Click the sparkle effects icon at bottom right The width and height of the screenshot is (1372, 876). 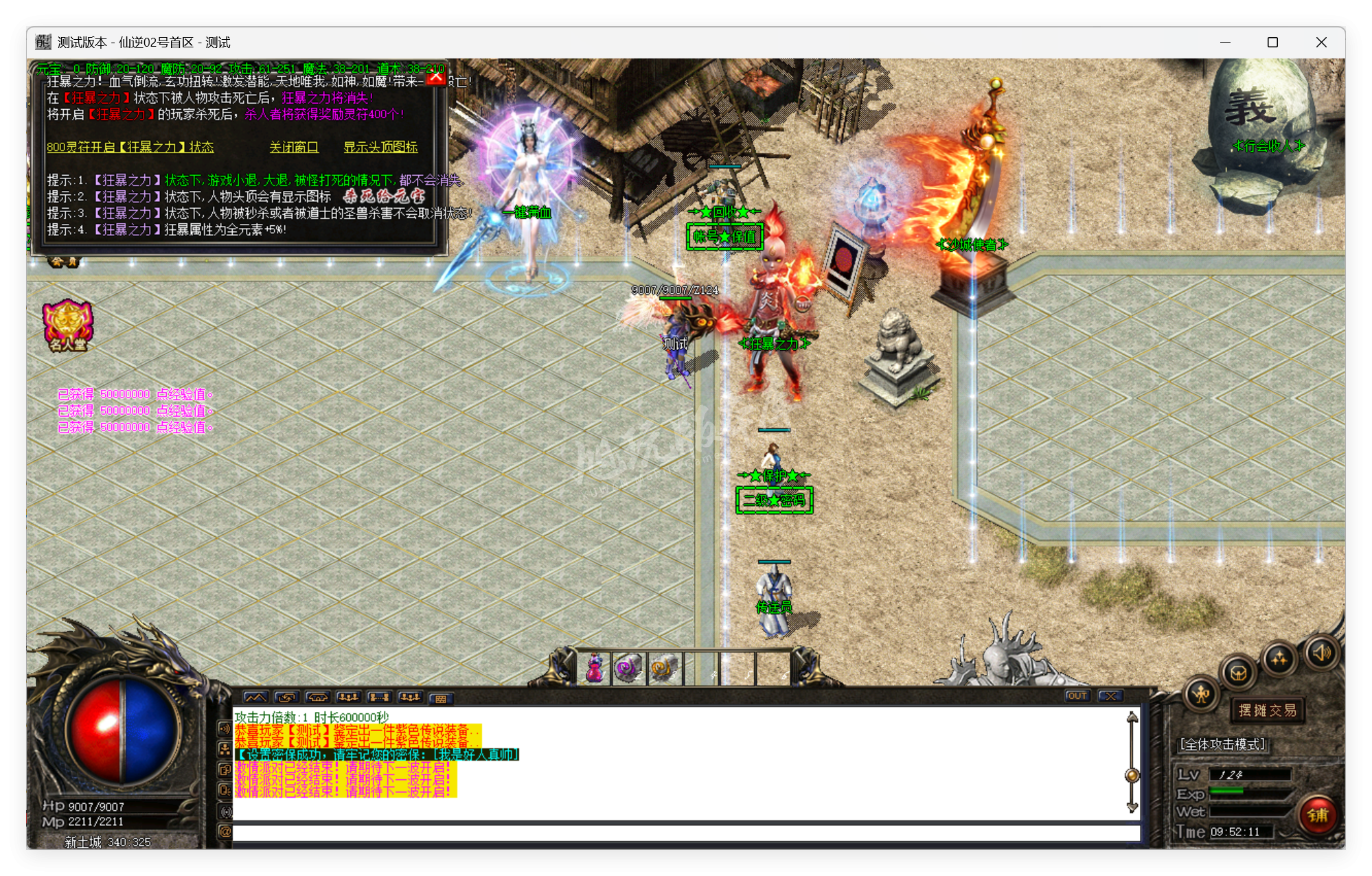coord(1281,658)
